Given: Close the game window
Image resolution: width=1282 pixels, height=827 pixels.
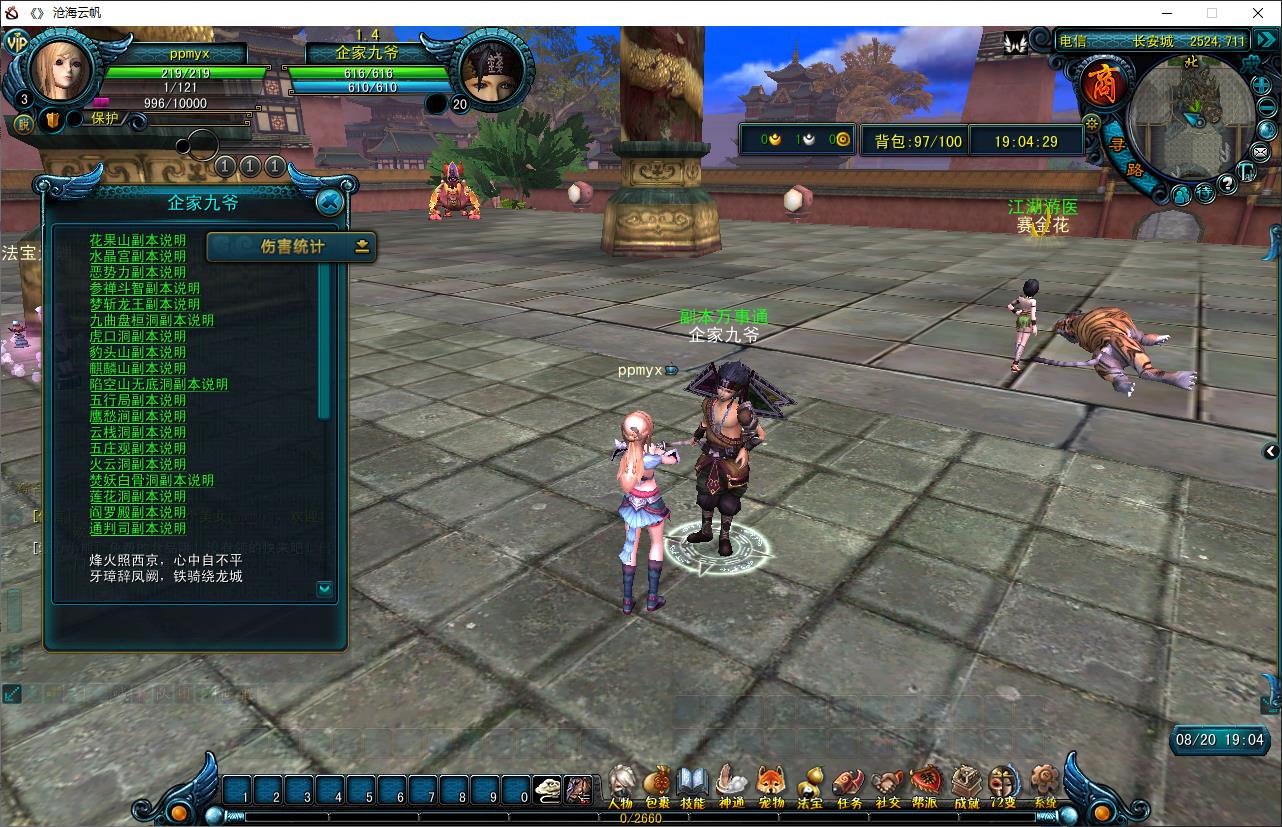Looking at the screenshot, I should click(1259, 13).
